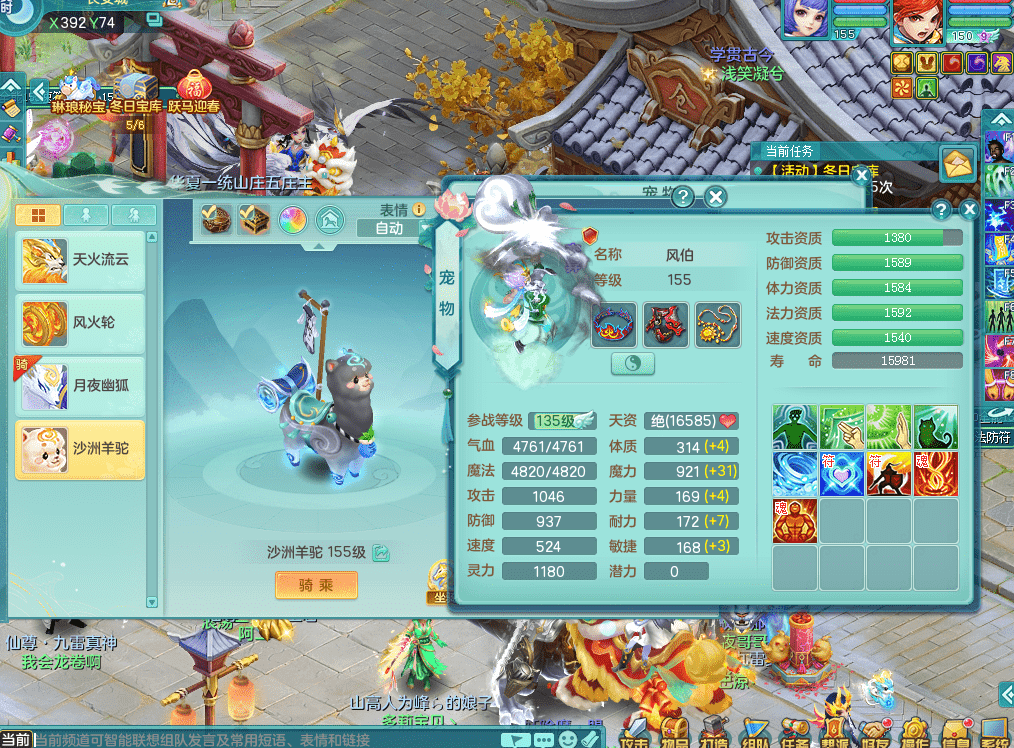Screen dimensions: 1014x748
Task: Open help for the pet details panel
Action: click(941, 209)
